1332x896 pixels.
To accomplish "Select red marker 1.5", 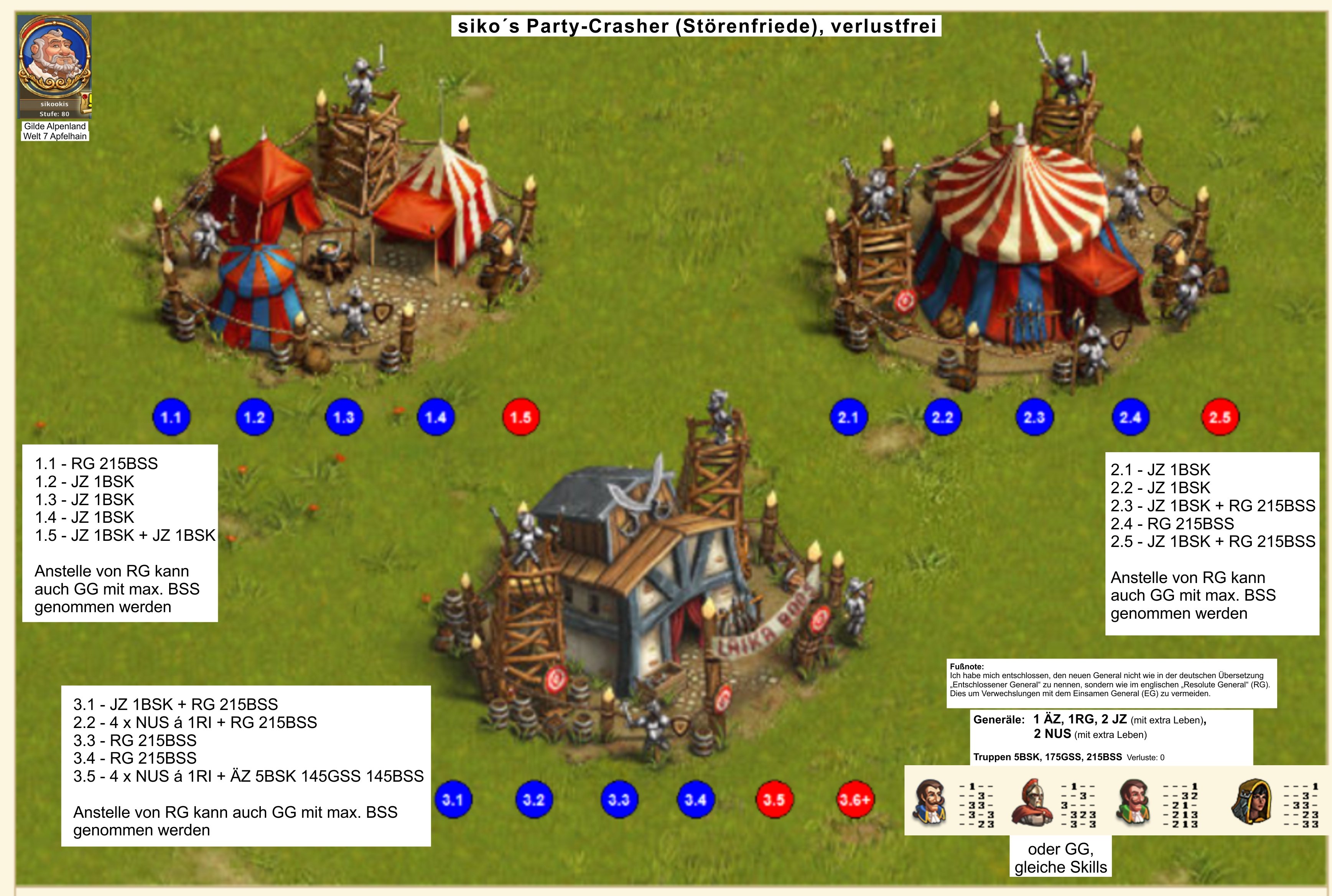I will 520,417.
